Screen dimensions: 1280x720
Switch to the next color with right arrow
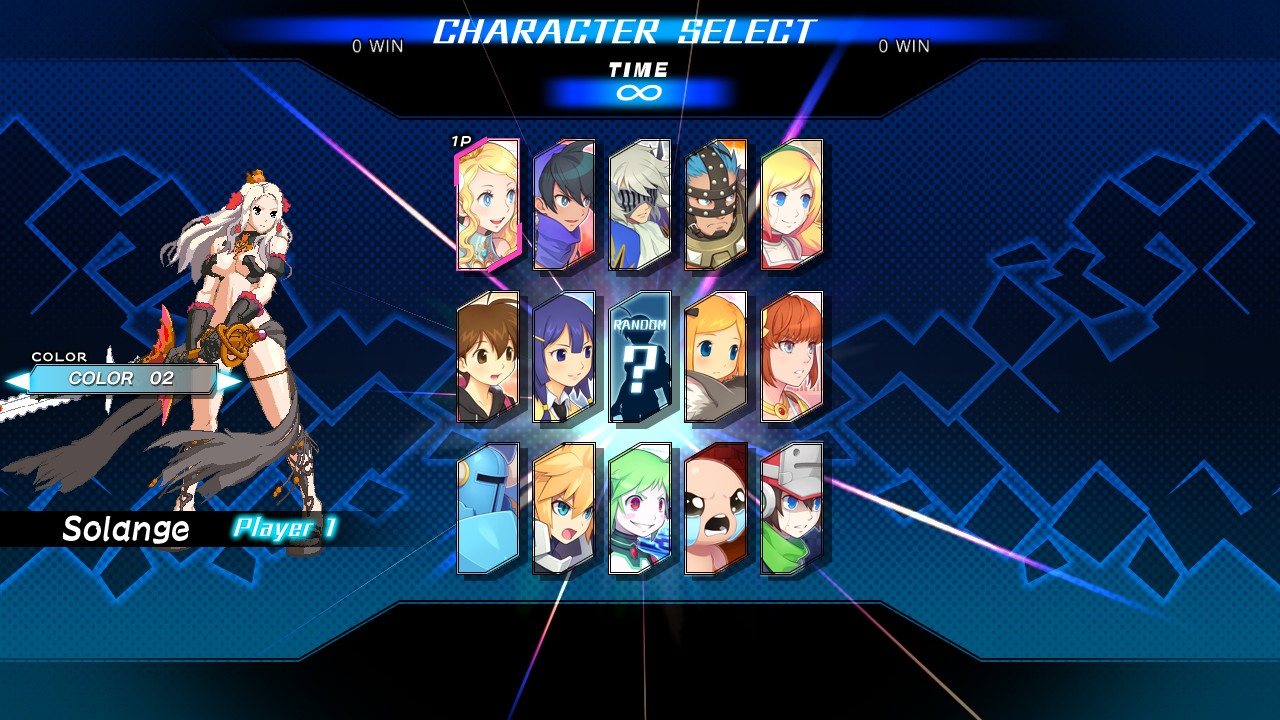(x=231, y=381)
